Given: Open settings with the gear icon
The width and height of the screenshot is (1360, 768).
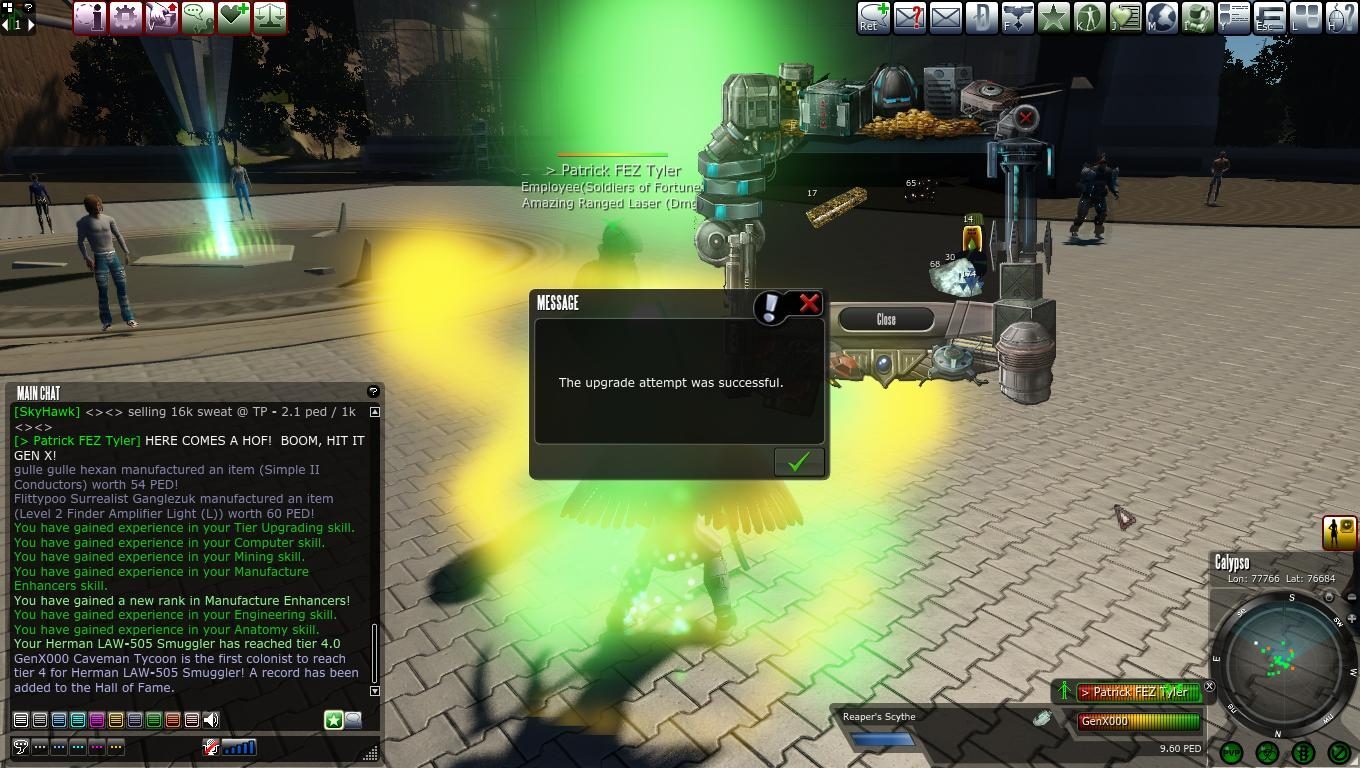Looking at the screenshot, I should coord(125,17).
